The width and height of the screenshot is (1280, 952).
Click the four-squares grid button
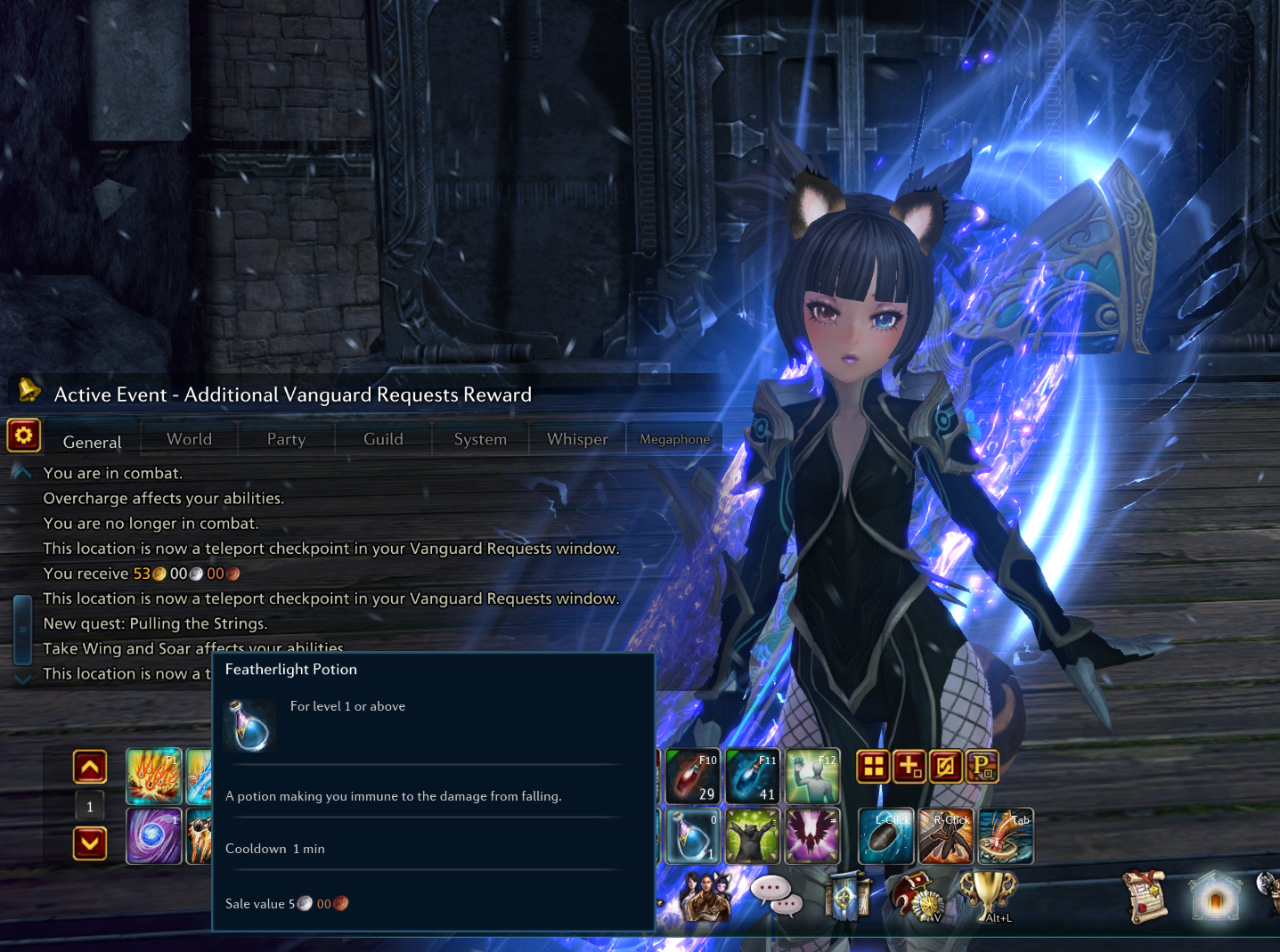coord(873,767)
